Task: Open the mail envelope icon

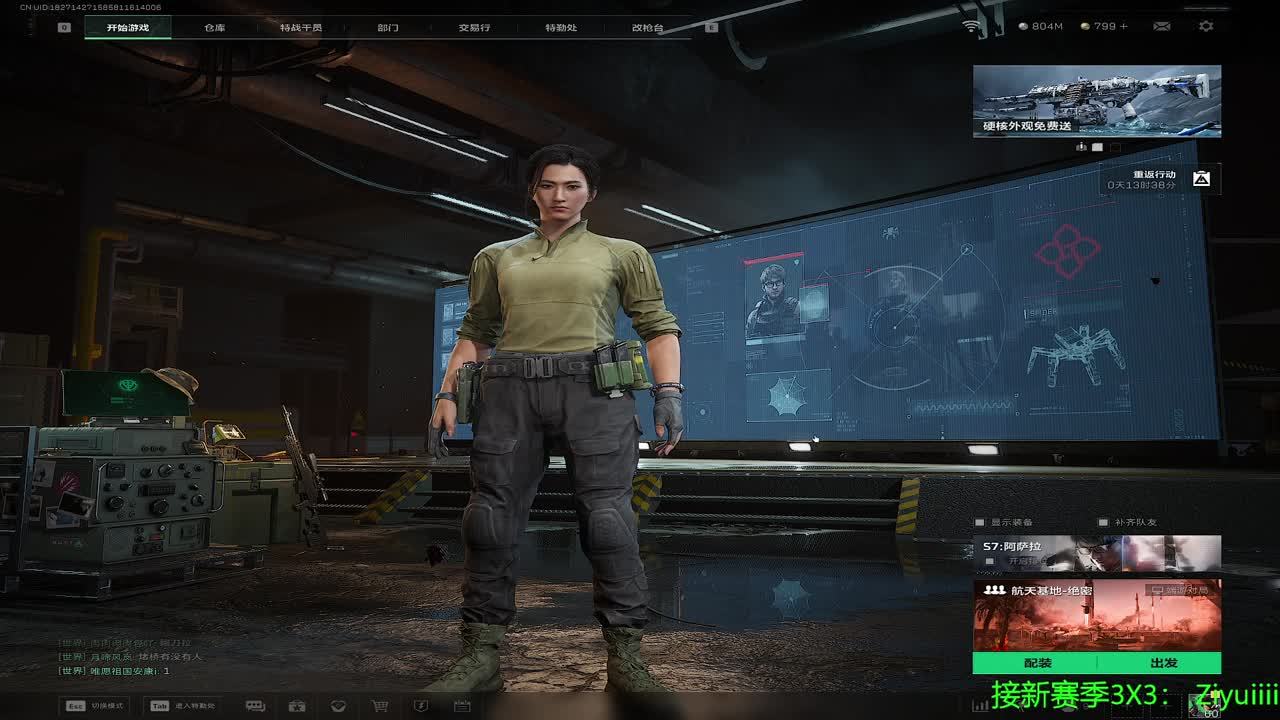Action: [x=1162, y=26]
